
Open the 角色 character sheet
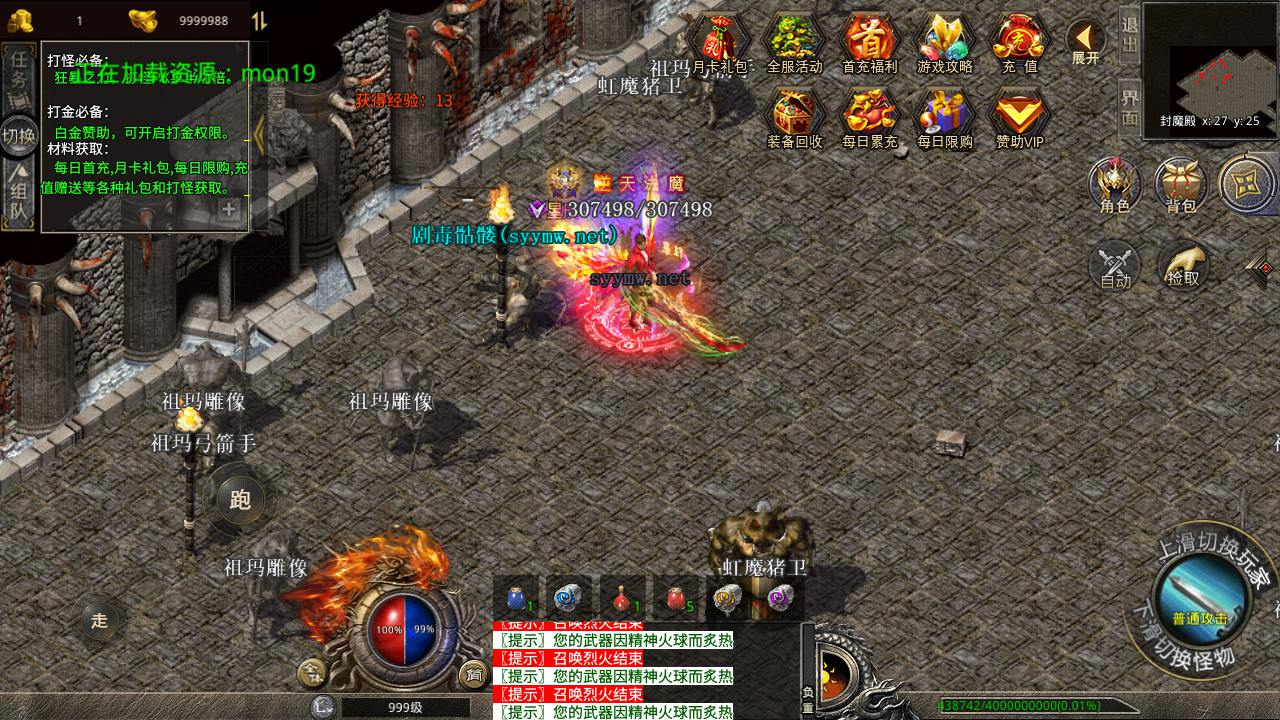coord(1115,184)
